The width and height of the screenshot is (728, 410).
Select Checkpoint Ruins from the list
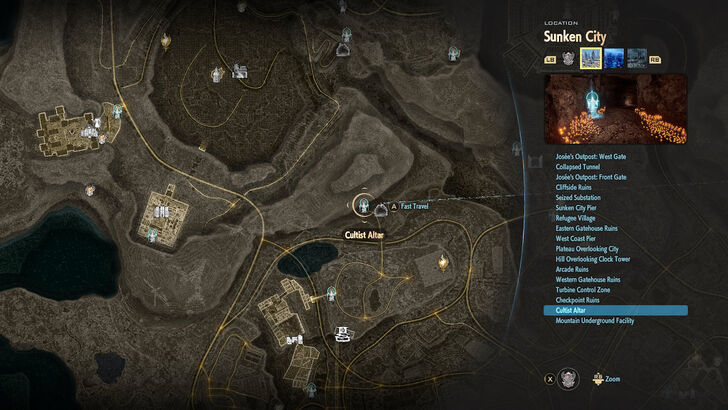tap(576, 300)
